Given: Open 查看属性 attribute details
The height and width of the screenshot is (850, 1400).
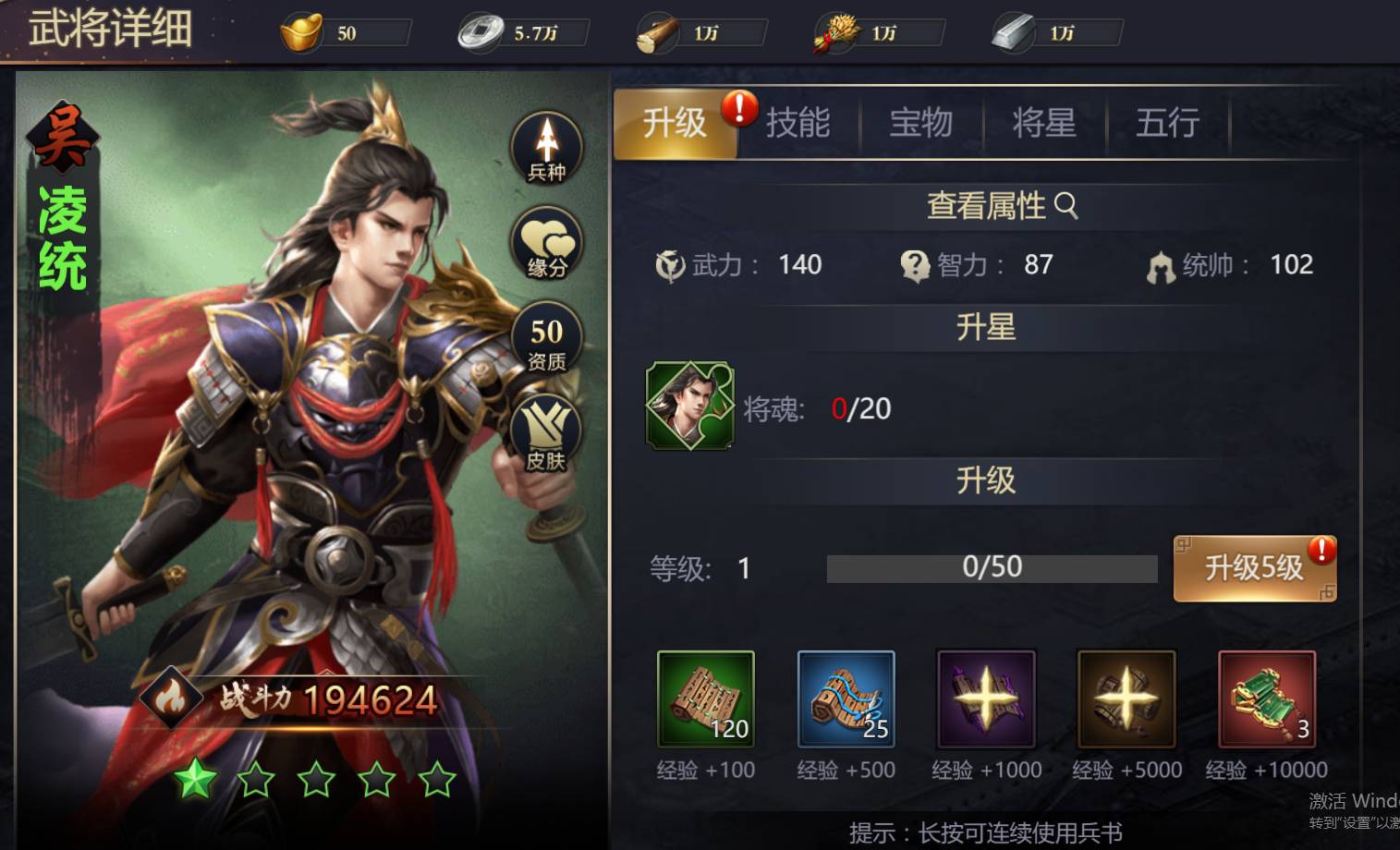Looking at the screenshot, I should coord(1002,205).
